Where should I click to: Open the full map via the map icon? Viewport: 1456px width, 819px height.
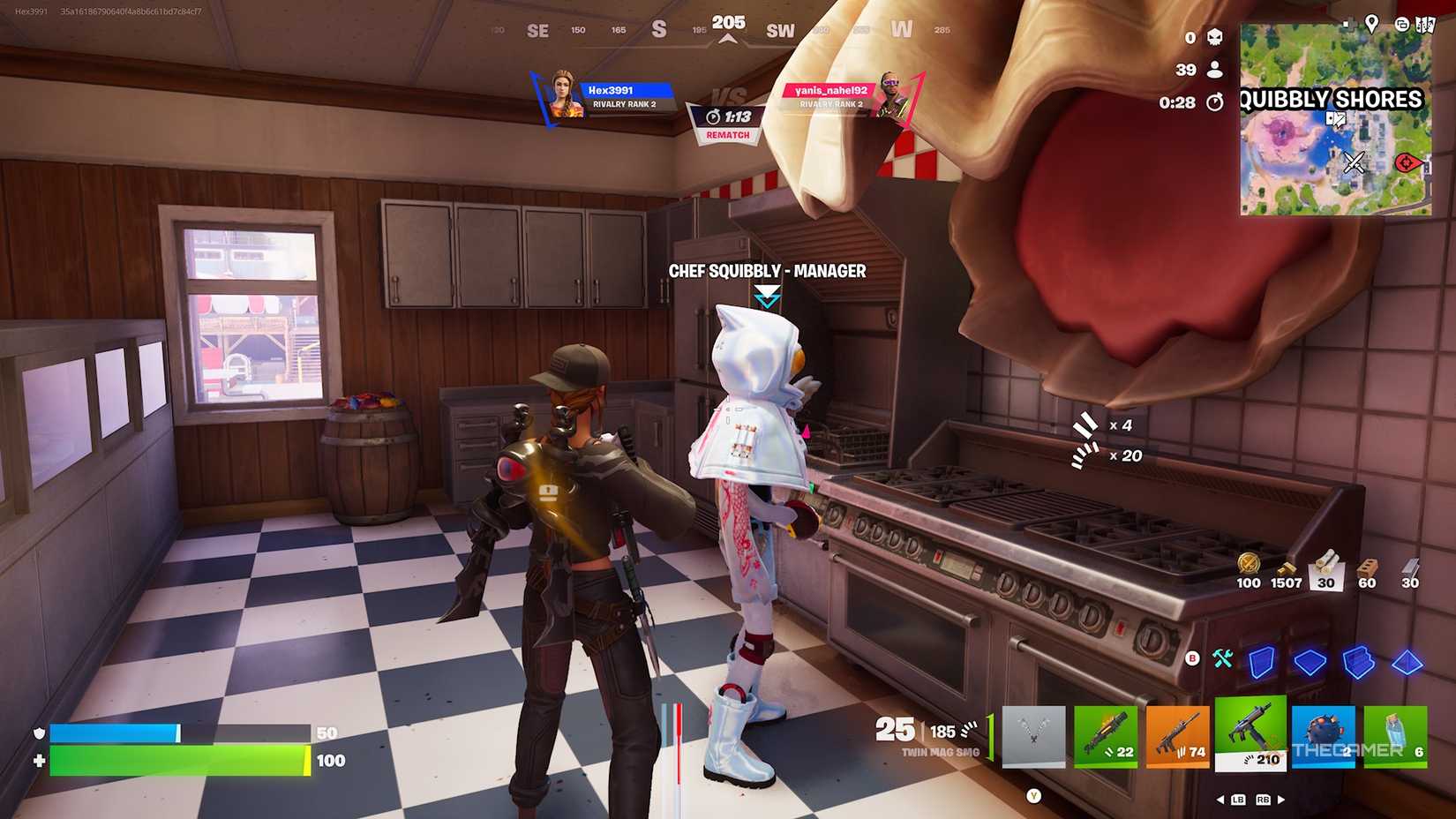1426,25
